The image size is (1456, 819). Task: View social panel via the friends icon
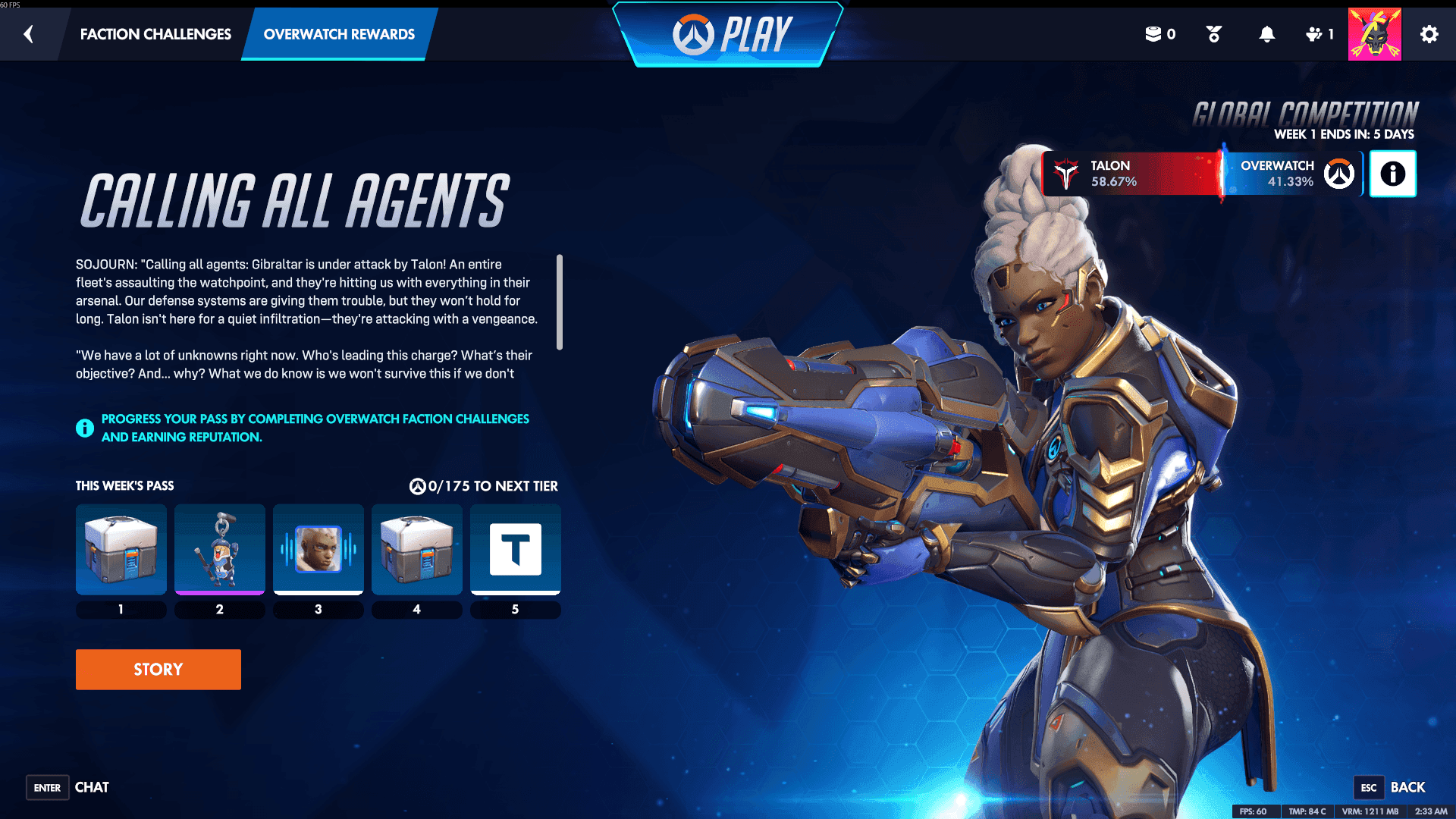[x=1316, y=34]
